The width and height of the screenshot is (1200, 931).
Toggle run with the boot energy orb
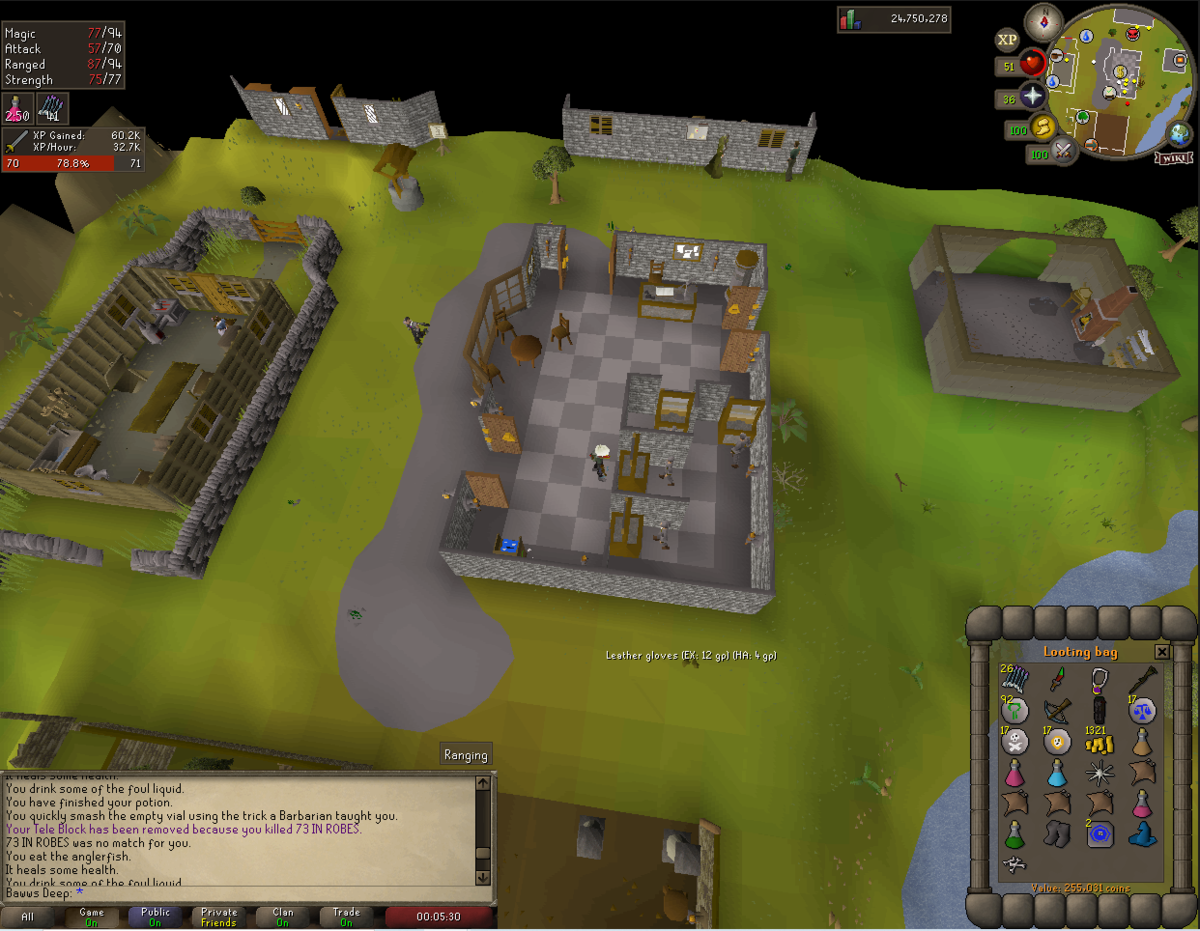tap(1043, 127)
